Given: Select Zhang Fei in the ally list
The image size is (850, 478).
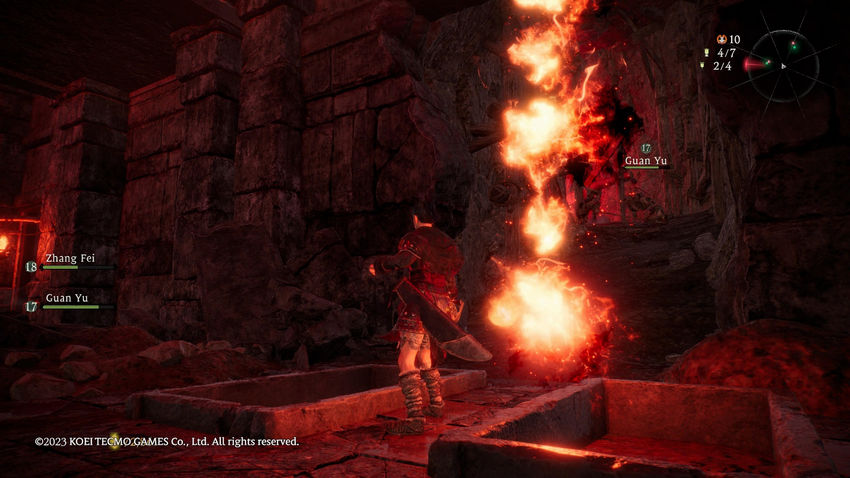Looking at the screenshot, I should 68,258.
